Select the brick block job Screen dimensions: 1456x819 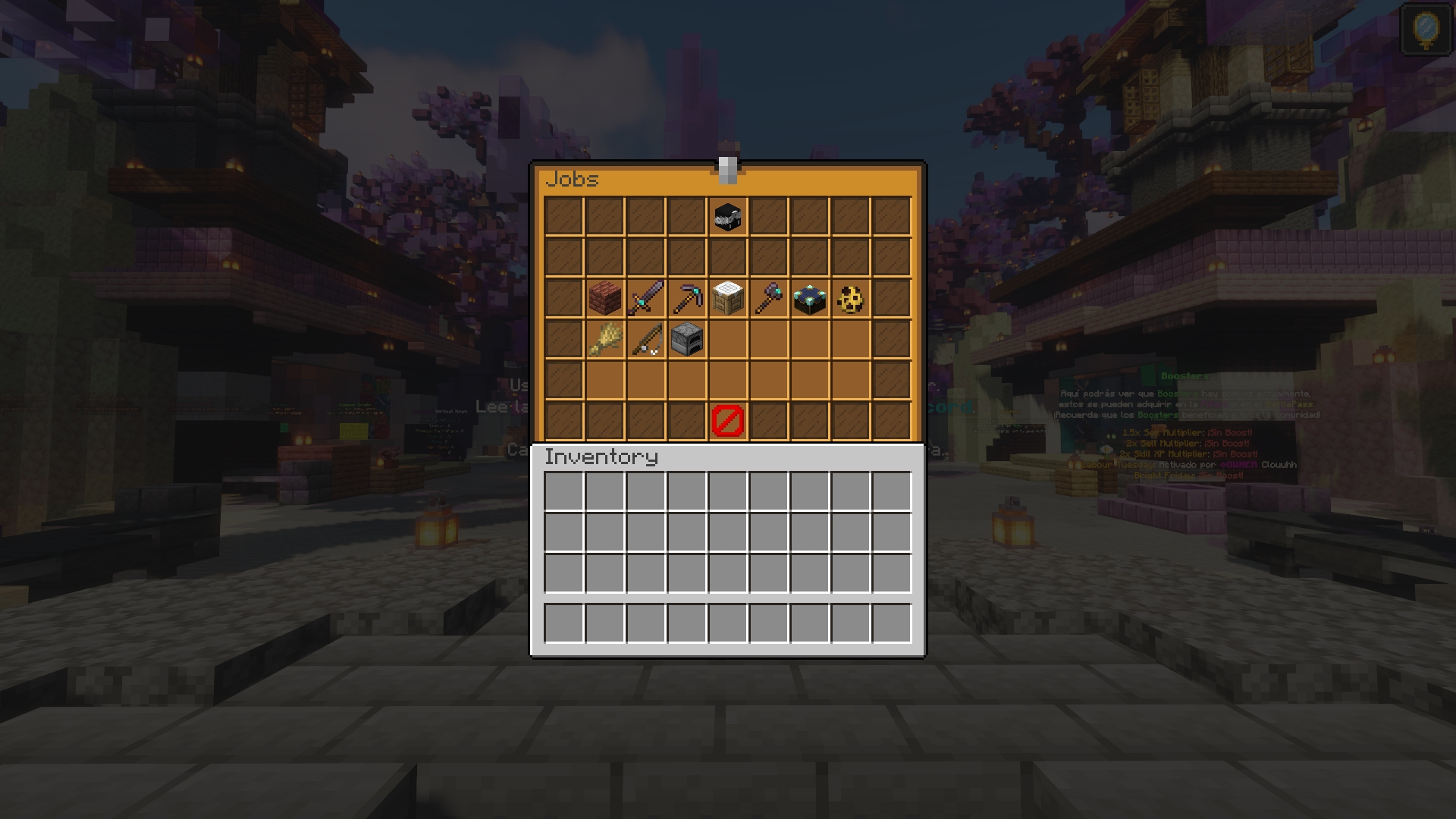click(x=604, y=298)
